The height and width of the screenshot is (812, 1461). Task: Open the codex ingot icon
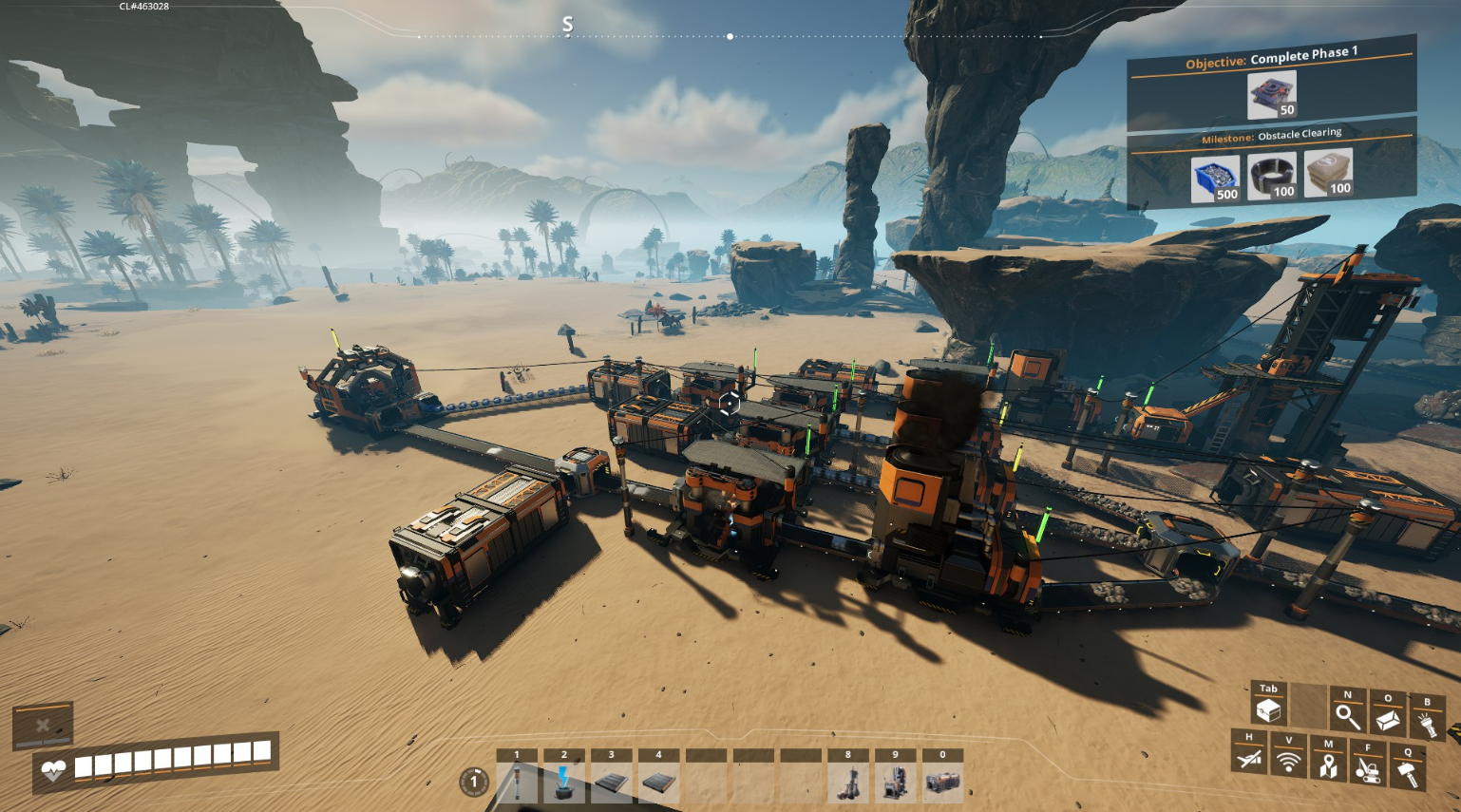click(1387, 719)
